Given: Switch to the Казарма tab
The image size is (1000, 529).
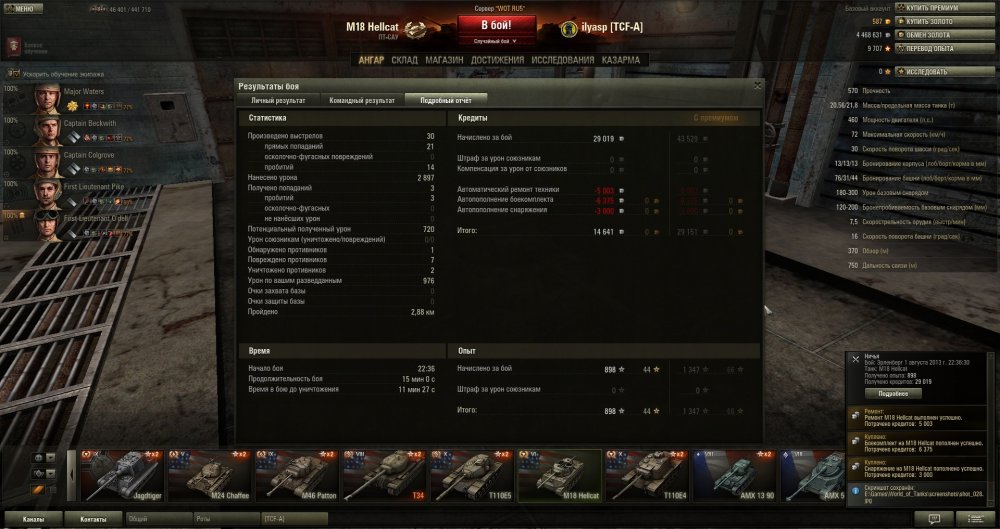Looking at the screenshot, I should point(622,60).
